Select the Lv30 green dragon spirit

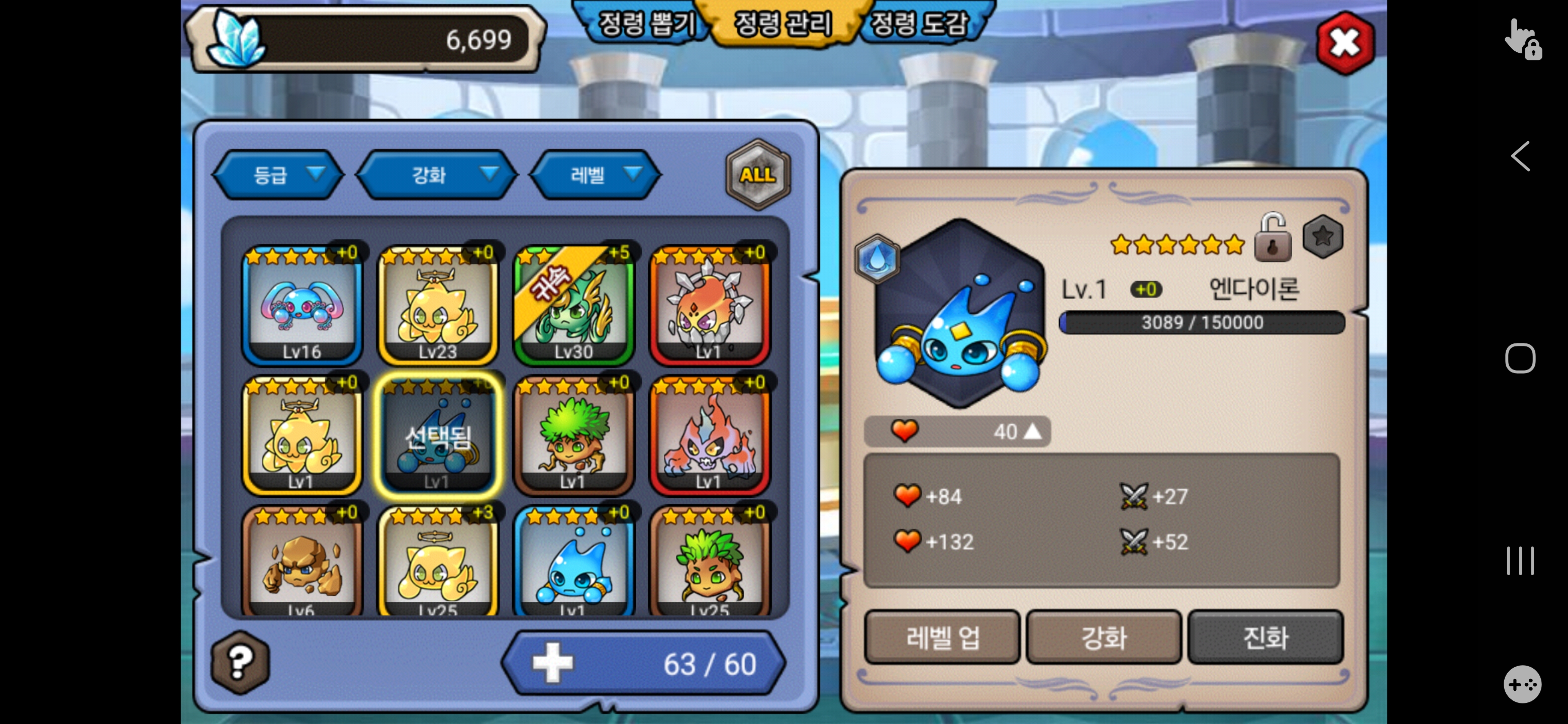[x=573, y=305]
